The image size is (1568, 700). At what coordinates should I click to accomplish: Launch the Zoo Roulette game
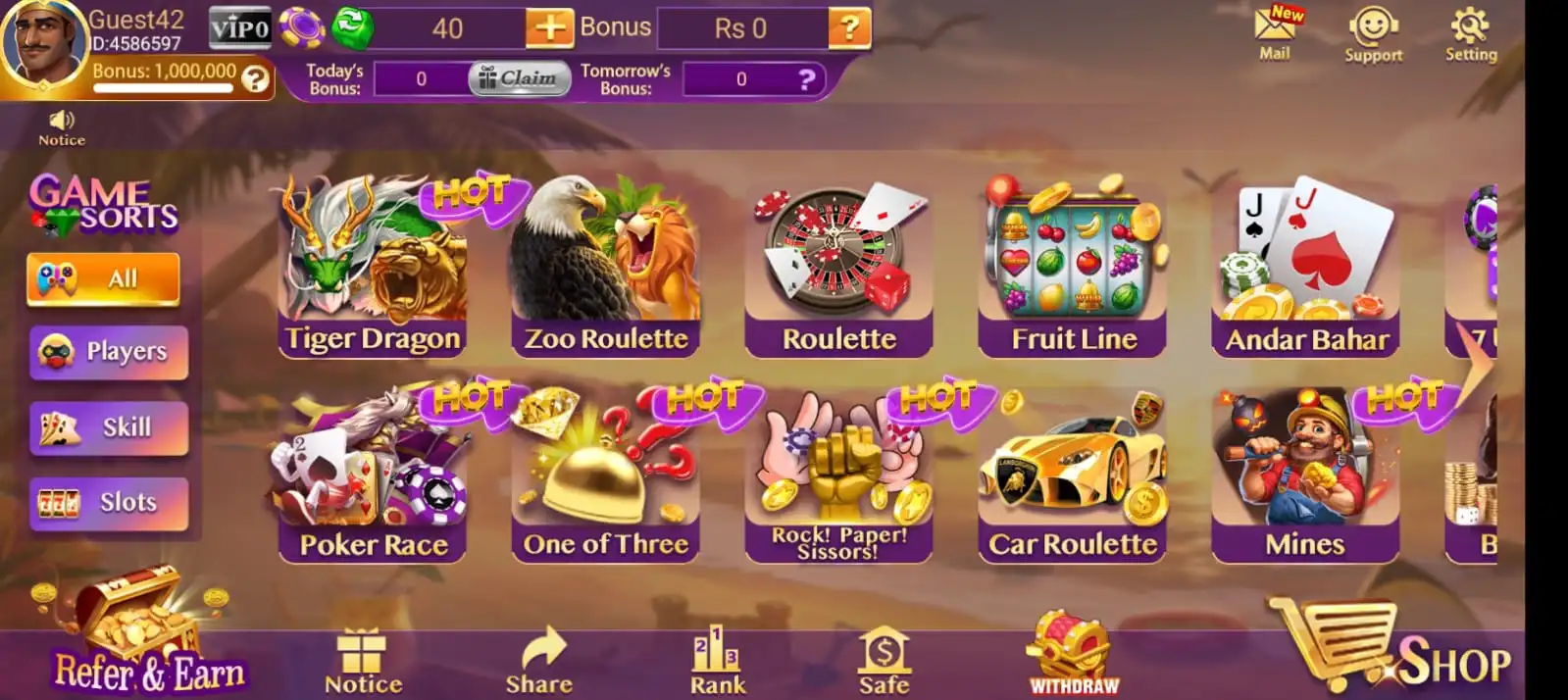point(606,270)
